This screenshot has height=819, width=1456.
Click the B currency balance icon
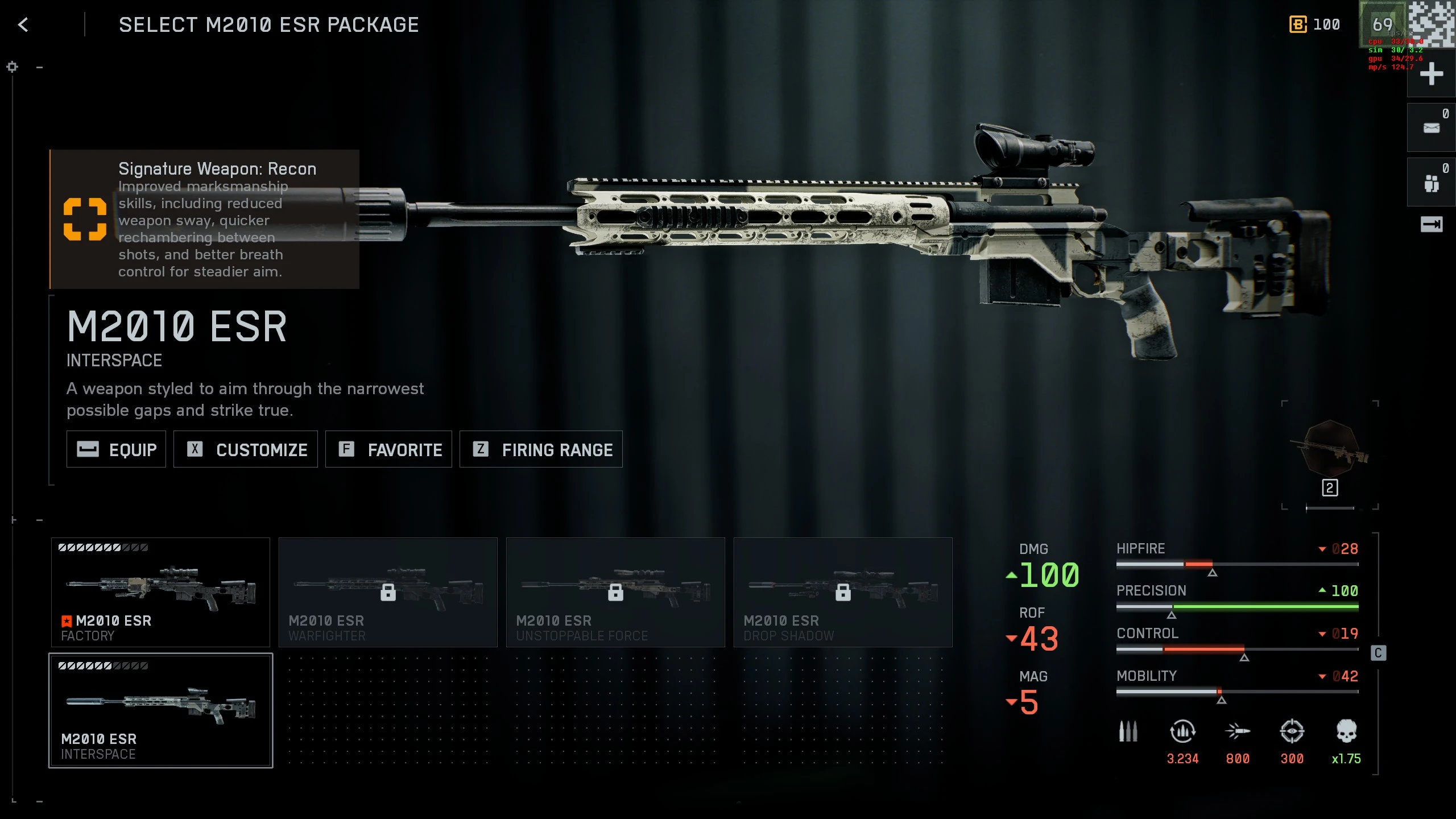tap(1298, 25)
